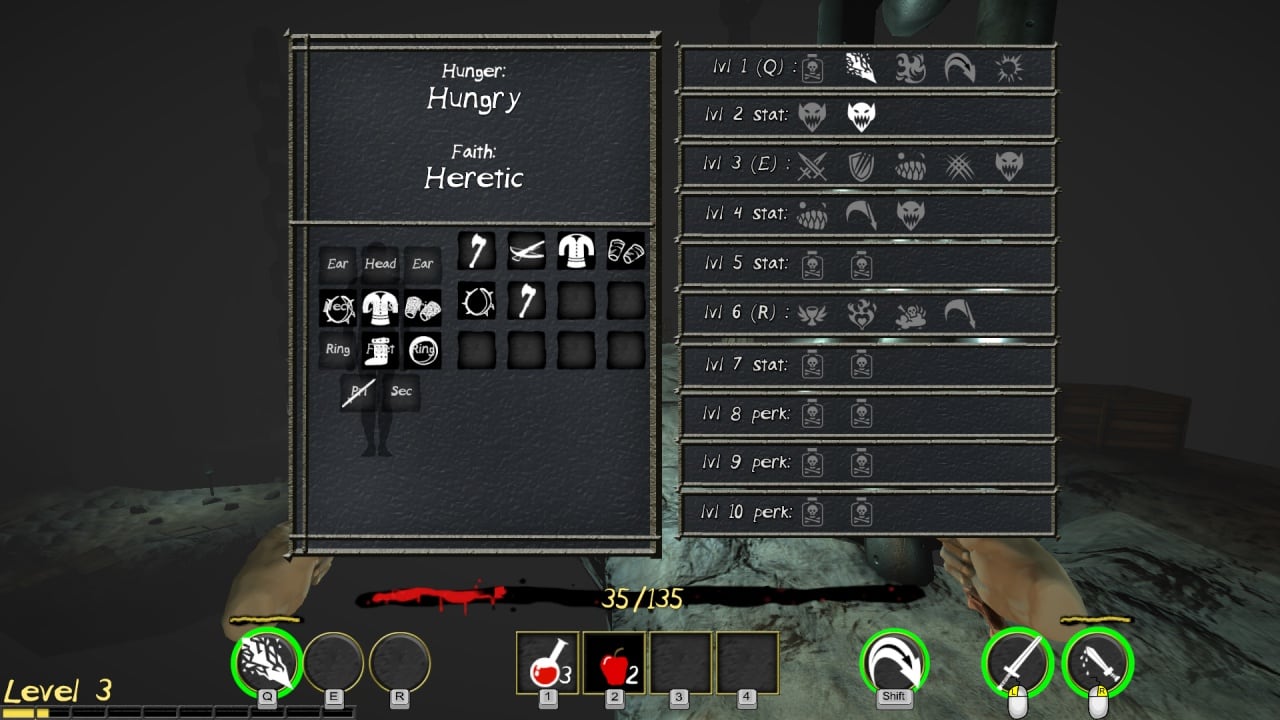This screenshot has width=1280, height=720.
Task: Pick the crossed swords skill in lvl 3 row
Action: coord(813,165)
